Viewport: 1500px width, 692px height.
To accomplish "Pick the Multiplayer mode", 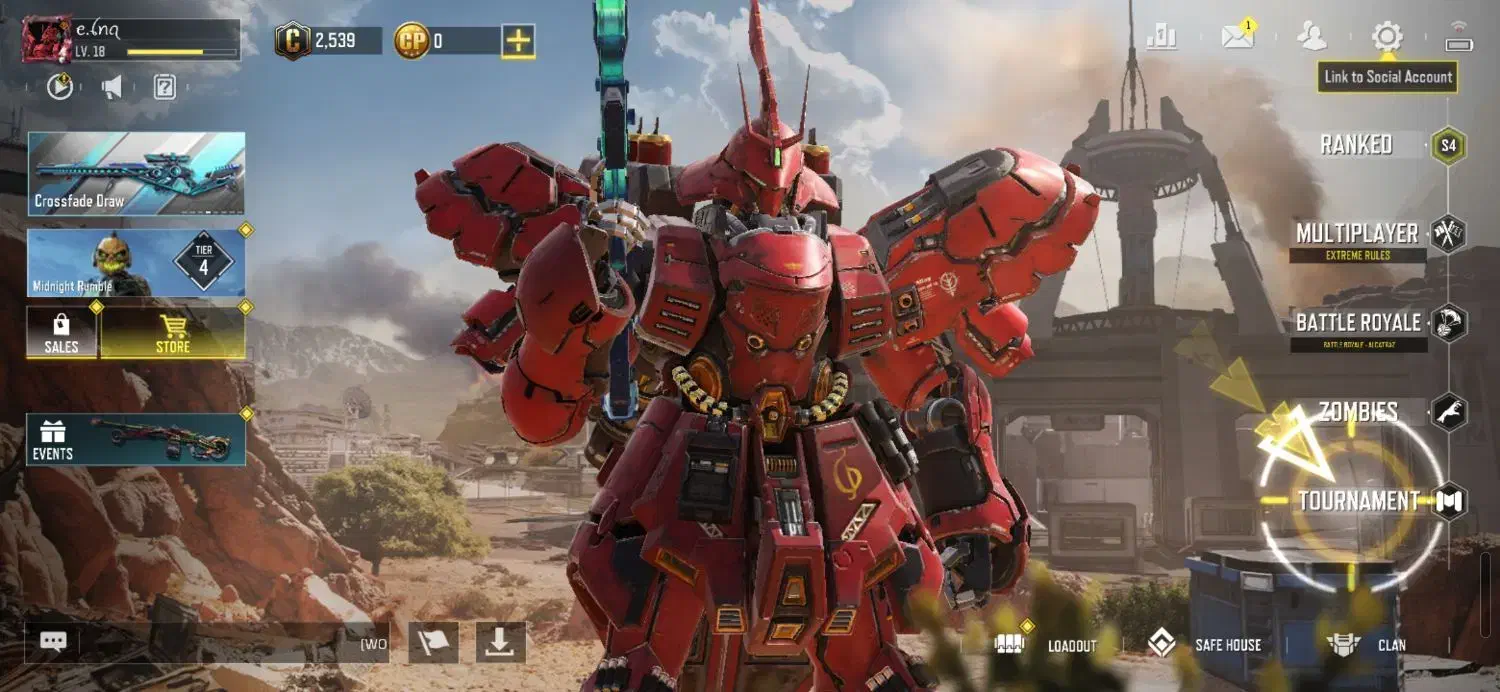I will coord(1360,234).
